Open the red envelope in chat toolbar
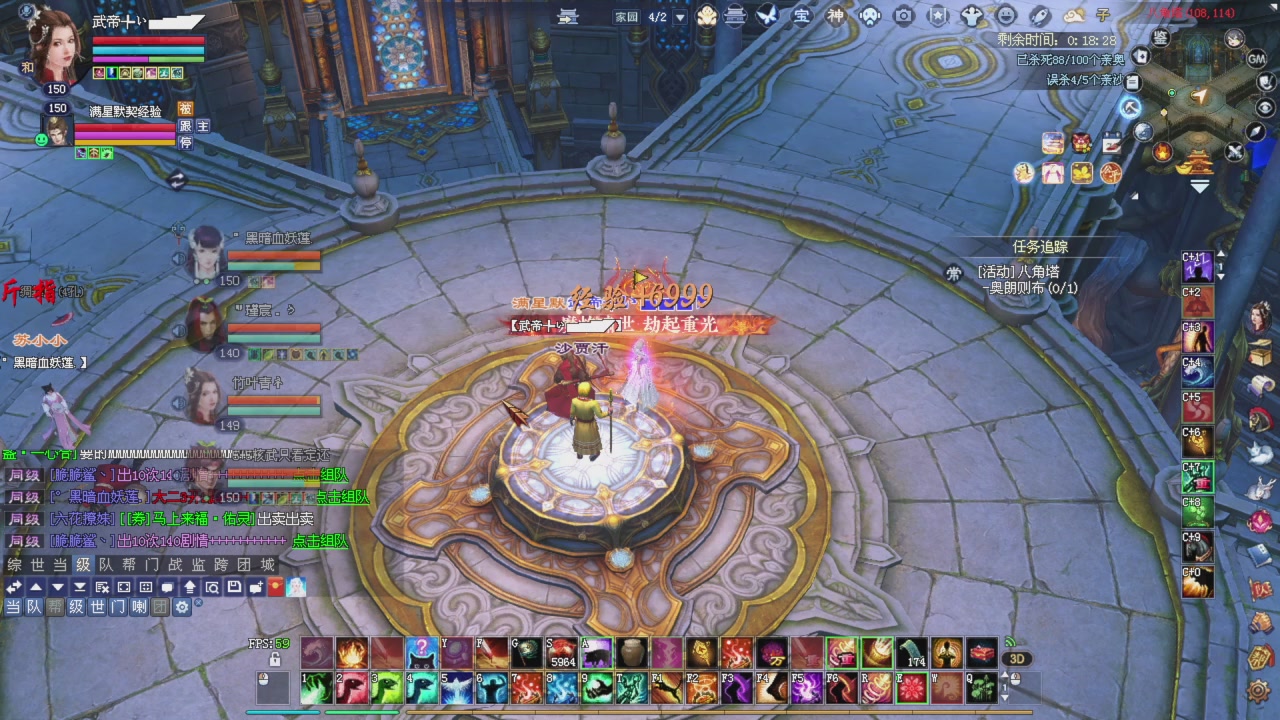The height and width of the screenshot is (720, 1280). [276, 587]
